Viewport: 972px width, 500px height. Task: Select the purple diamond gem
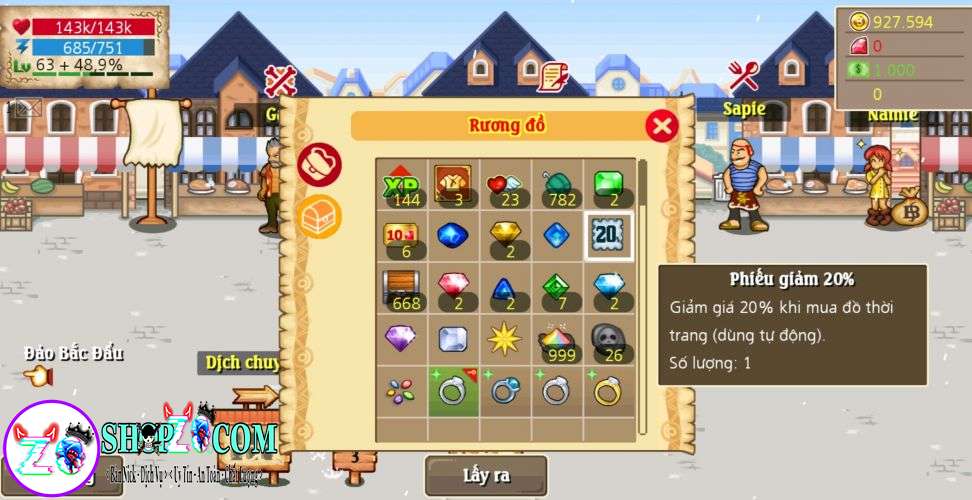pos(402,340)
